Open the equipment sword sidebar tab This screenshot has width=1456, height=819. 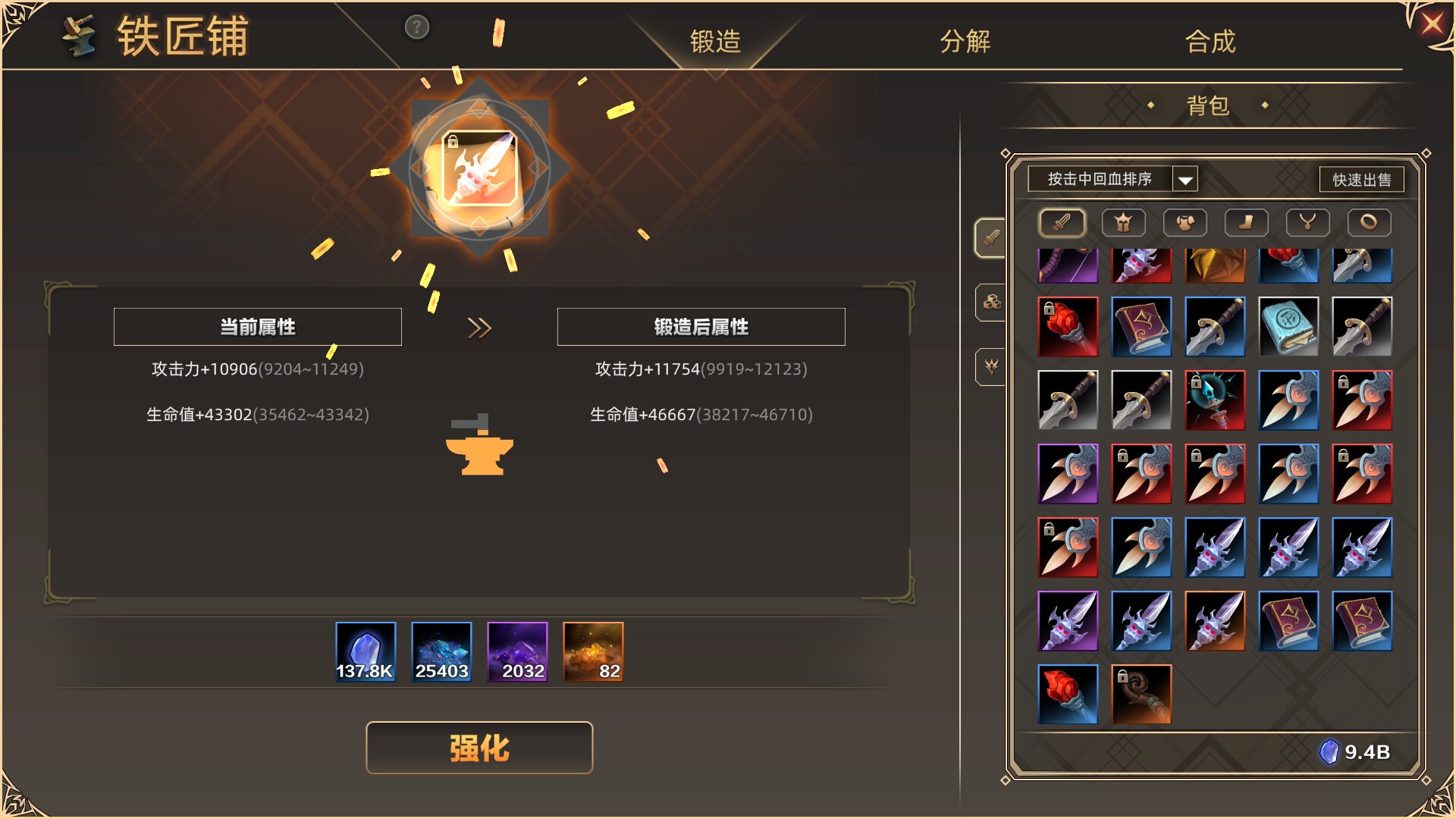tap(991, 237)
